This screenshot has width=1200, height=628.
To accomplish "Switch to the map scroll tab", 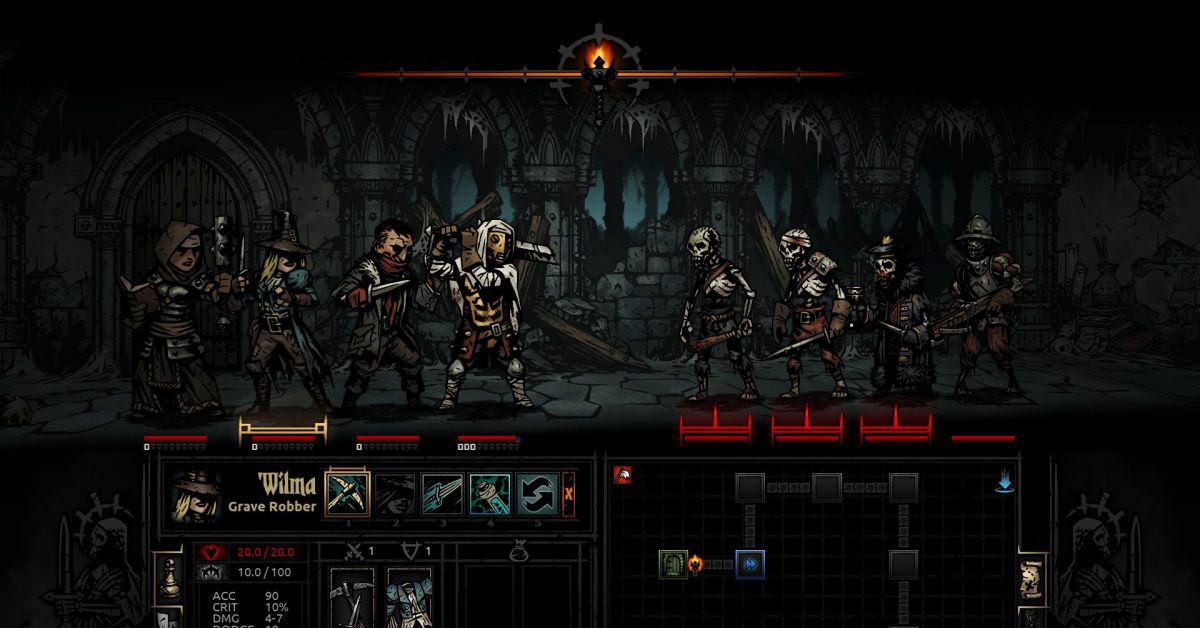I will 1031,579.
